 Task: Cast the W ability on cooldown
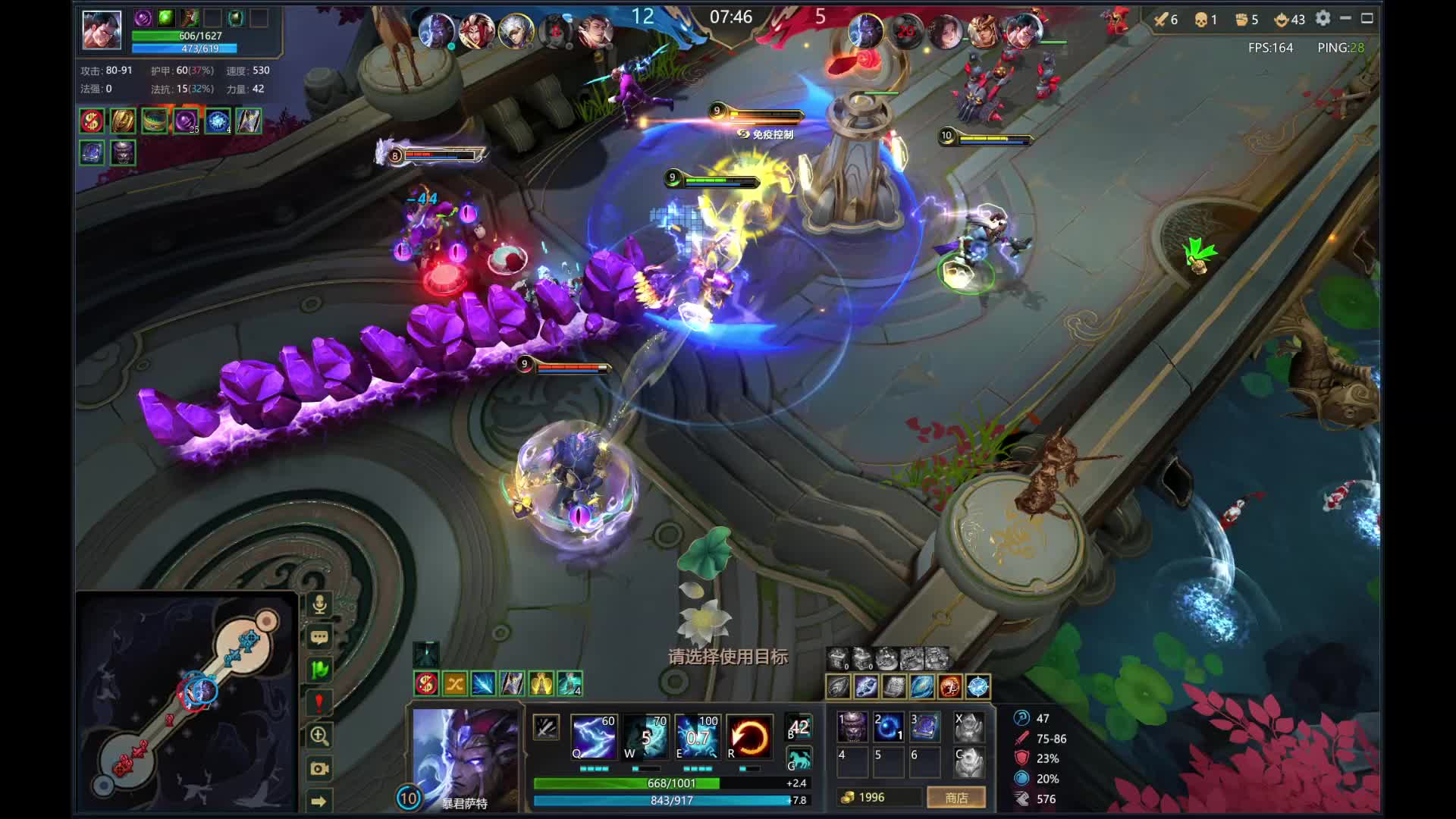point(645,737)
